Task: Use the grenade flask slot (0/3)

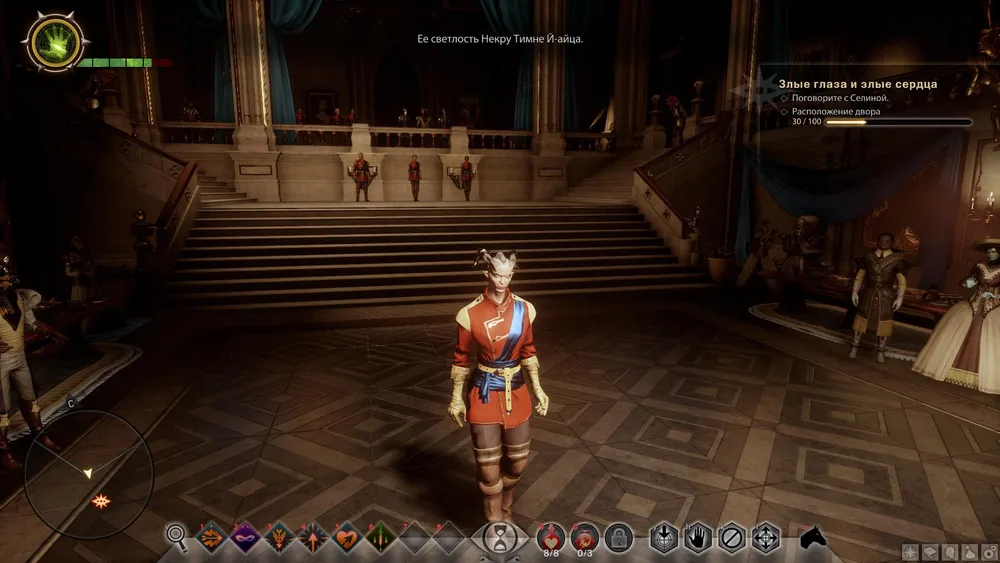Action: [x=585, y=536]
